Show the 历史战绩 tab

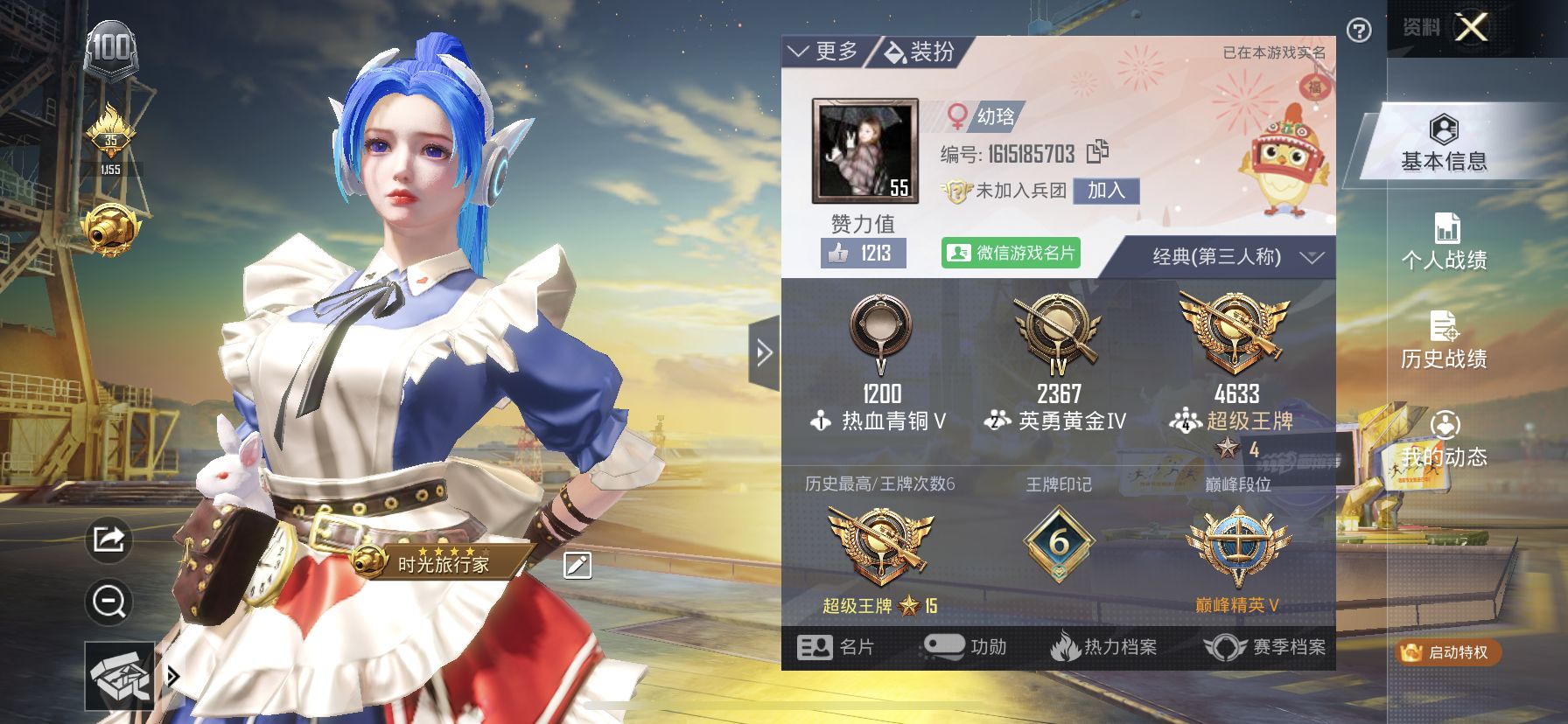[1444, 340]
